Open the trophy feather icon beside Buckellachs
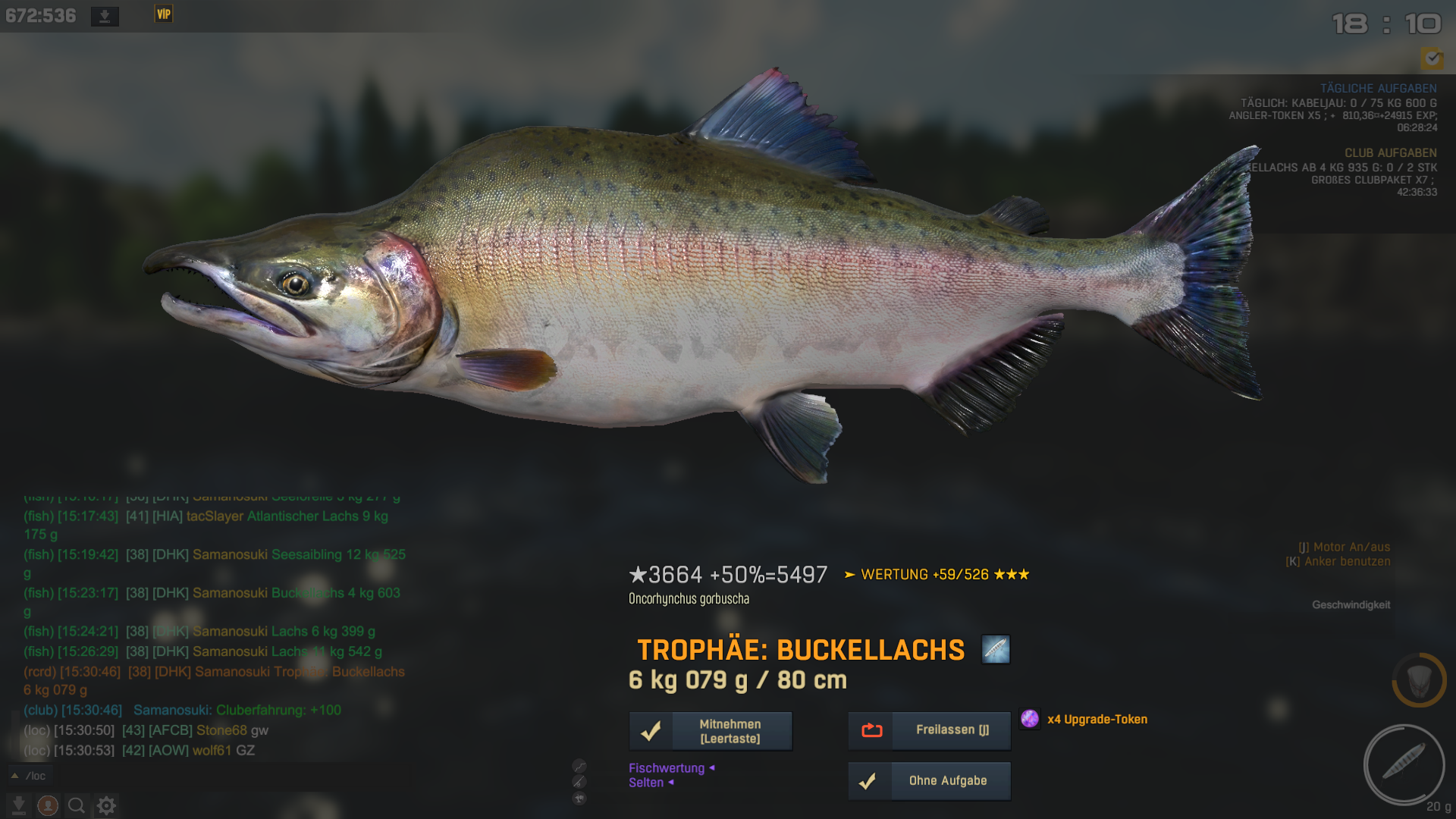 tap(995, 650)
